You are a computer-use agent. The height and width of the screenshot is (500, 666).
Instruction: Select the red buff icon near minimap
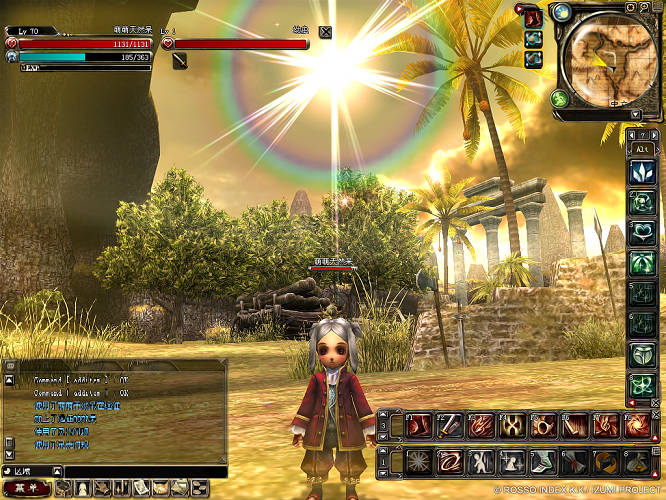533,17
